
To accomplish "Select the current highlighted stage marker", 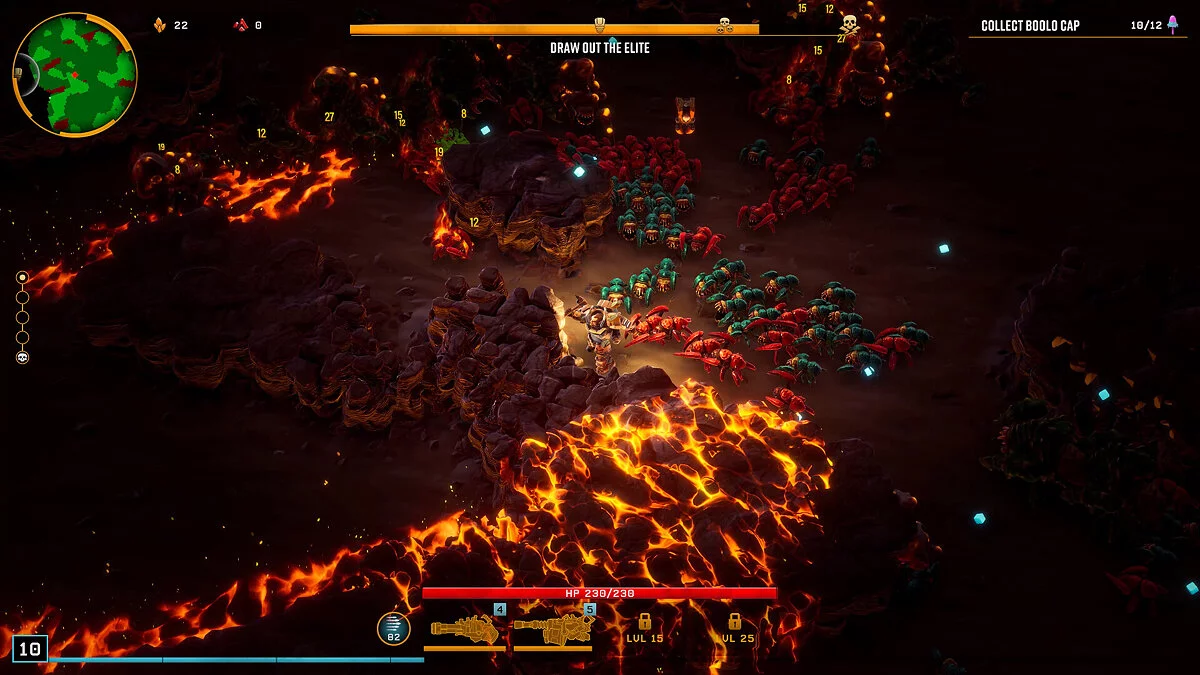I will coord(22,277).
